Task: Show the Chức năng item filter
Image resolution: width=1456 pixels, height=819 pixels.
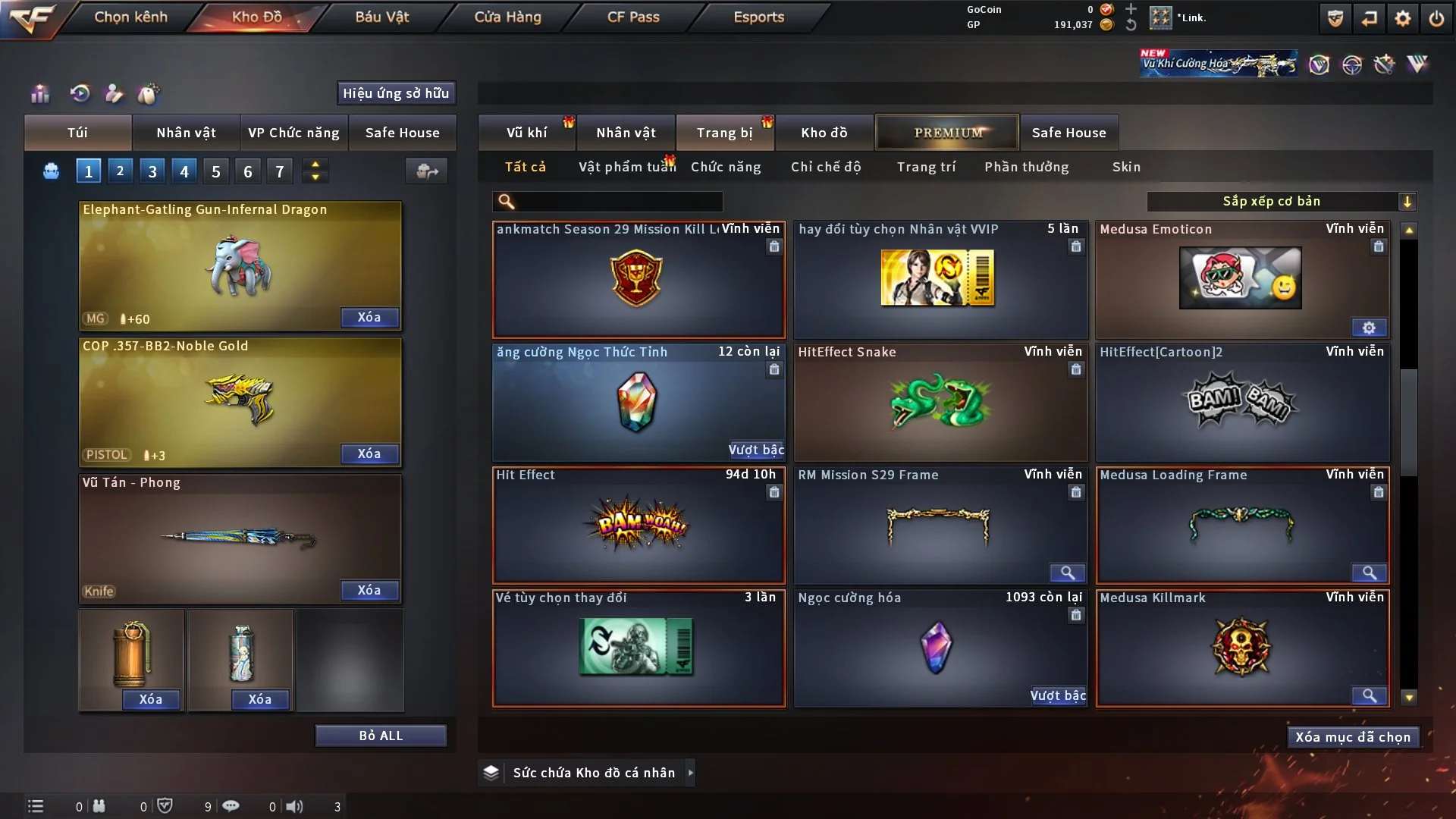Action: [726, 167]
